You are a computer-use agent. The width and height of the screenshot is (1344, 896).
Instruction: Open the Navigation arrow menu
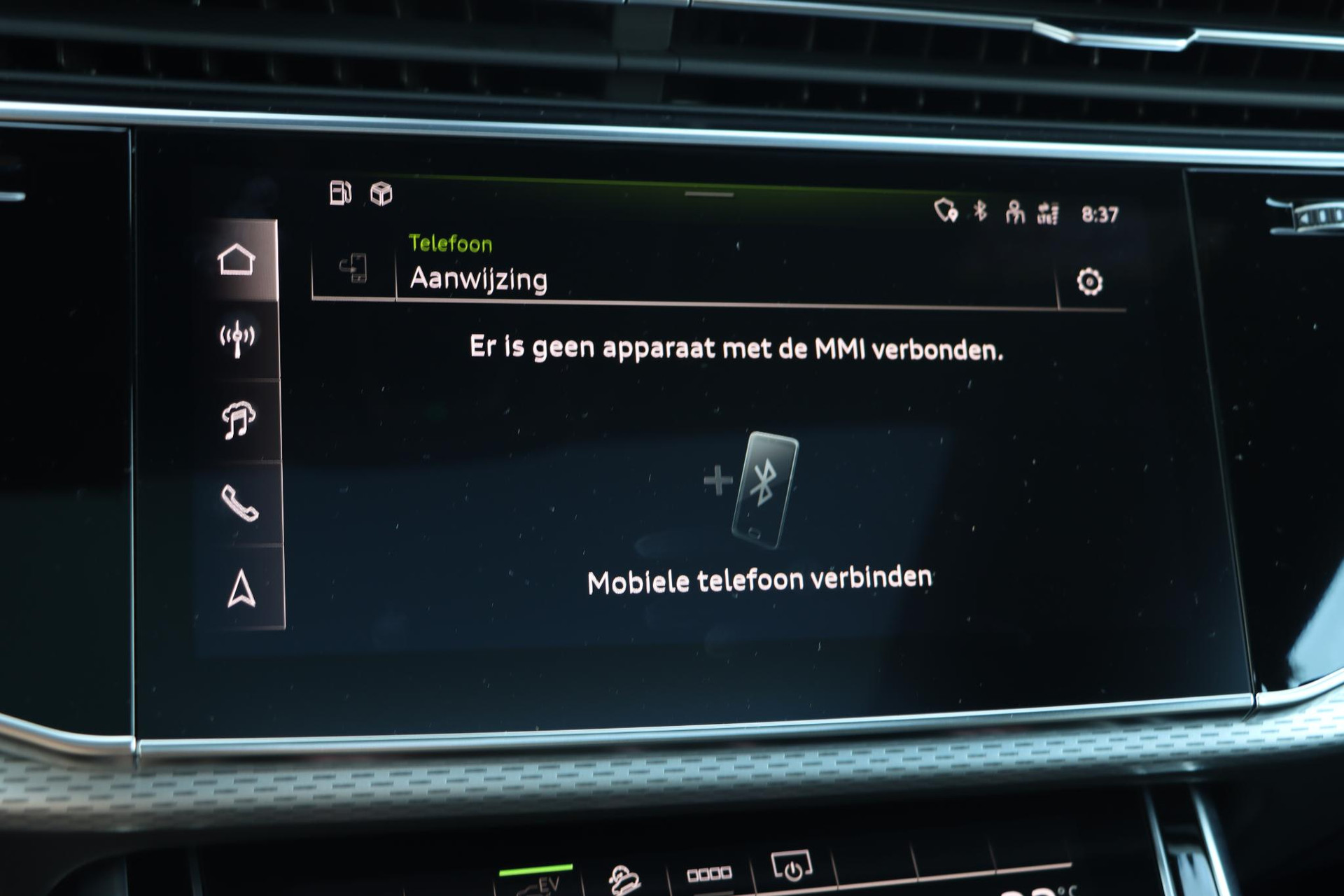(241, 588)
